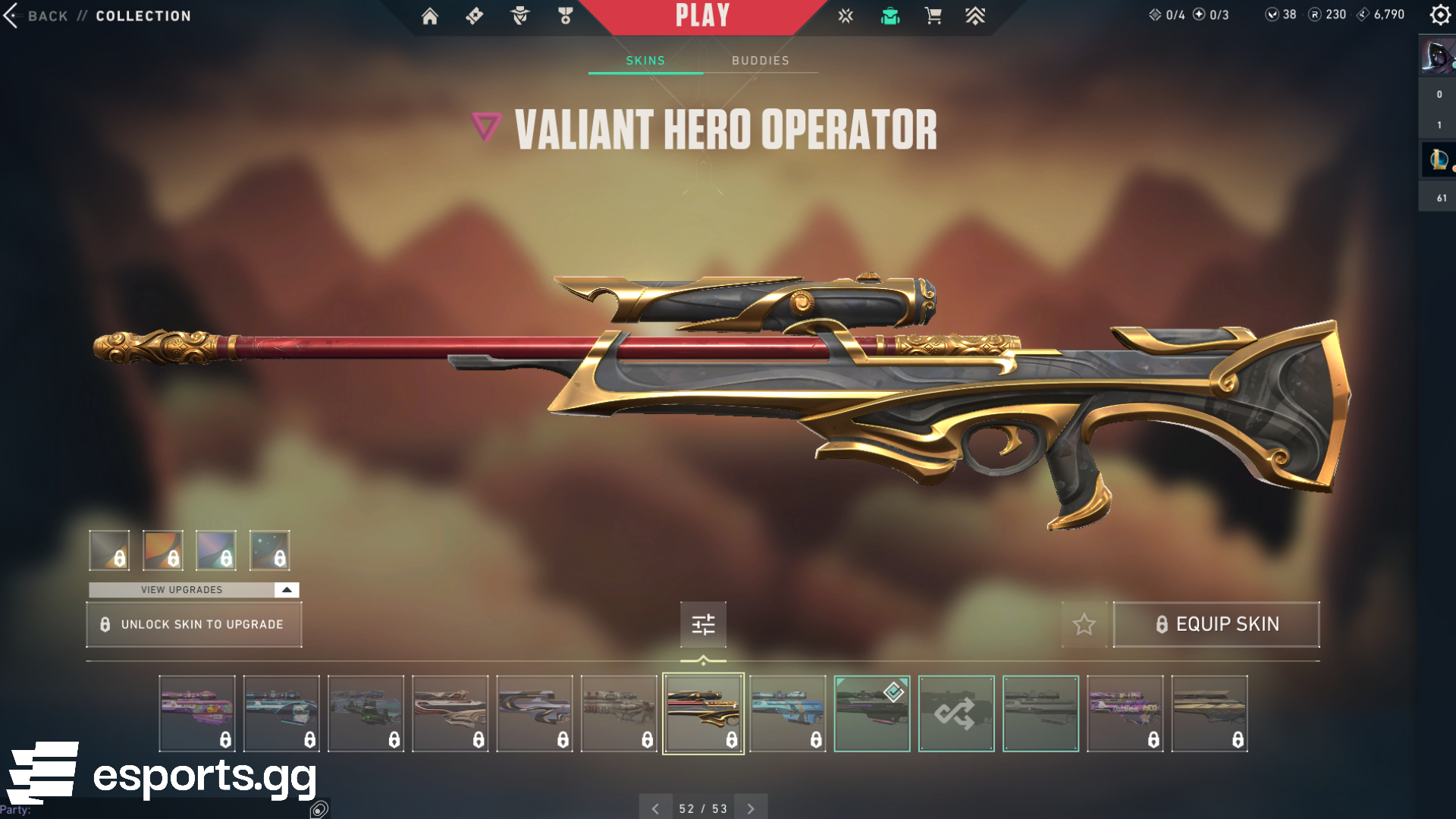Viewport: 1456px width, 819px height.
Task: Select the random shuffle skin tile
Action: pos(956,714)
